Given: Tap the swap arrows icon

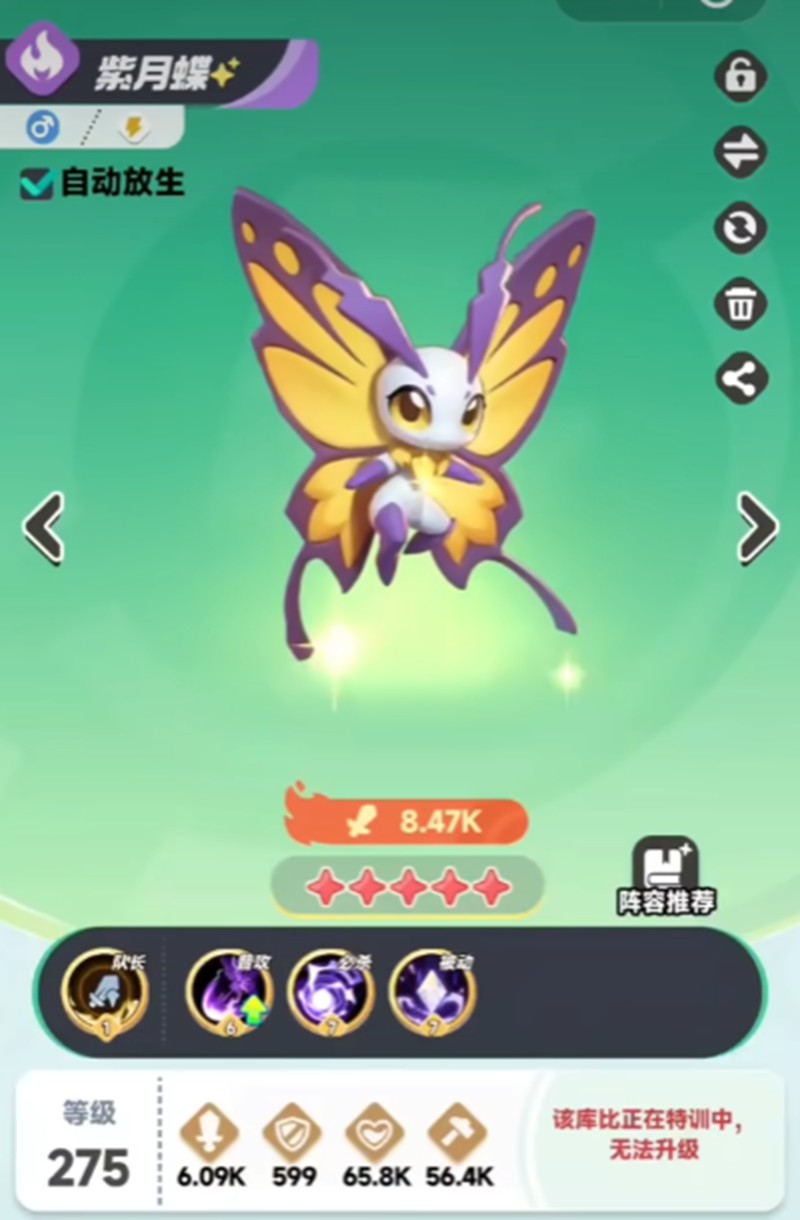Looking at the screenshot, I should [741, 152].
